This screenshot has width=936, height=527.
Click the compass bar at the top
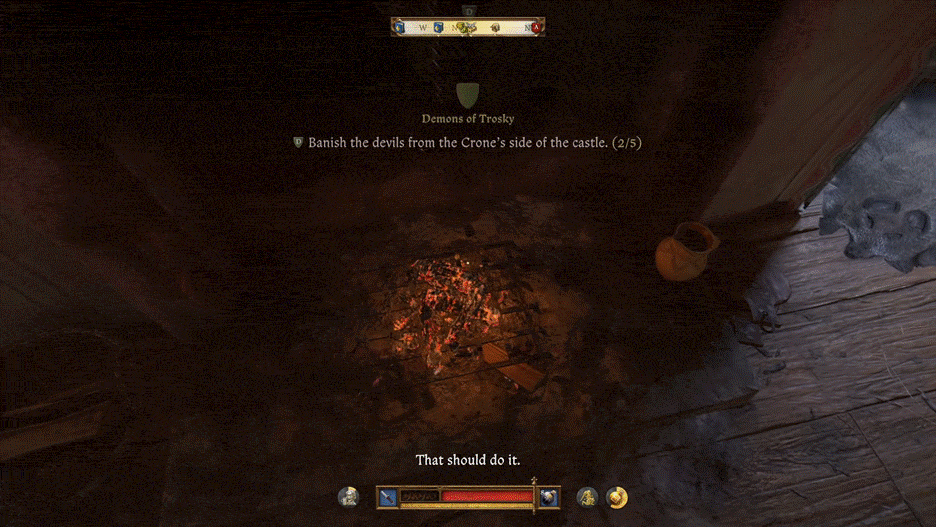coord(467,27)
